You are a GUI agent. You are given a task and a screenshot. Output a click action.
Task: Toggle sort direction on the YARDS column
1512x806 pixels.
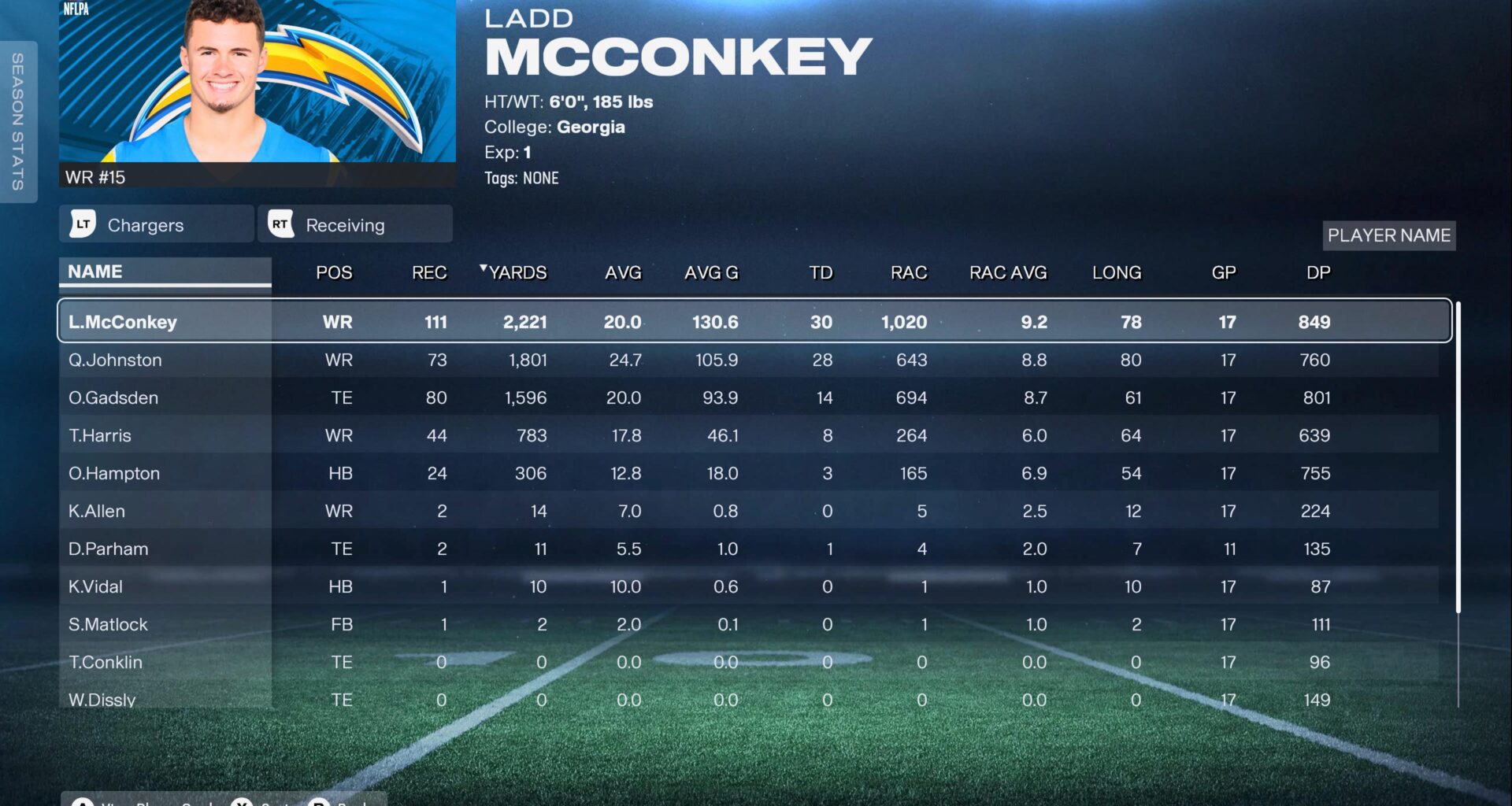[516, 272]
